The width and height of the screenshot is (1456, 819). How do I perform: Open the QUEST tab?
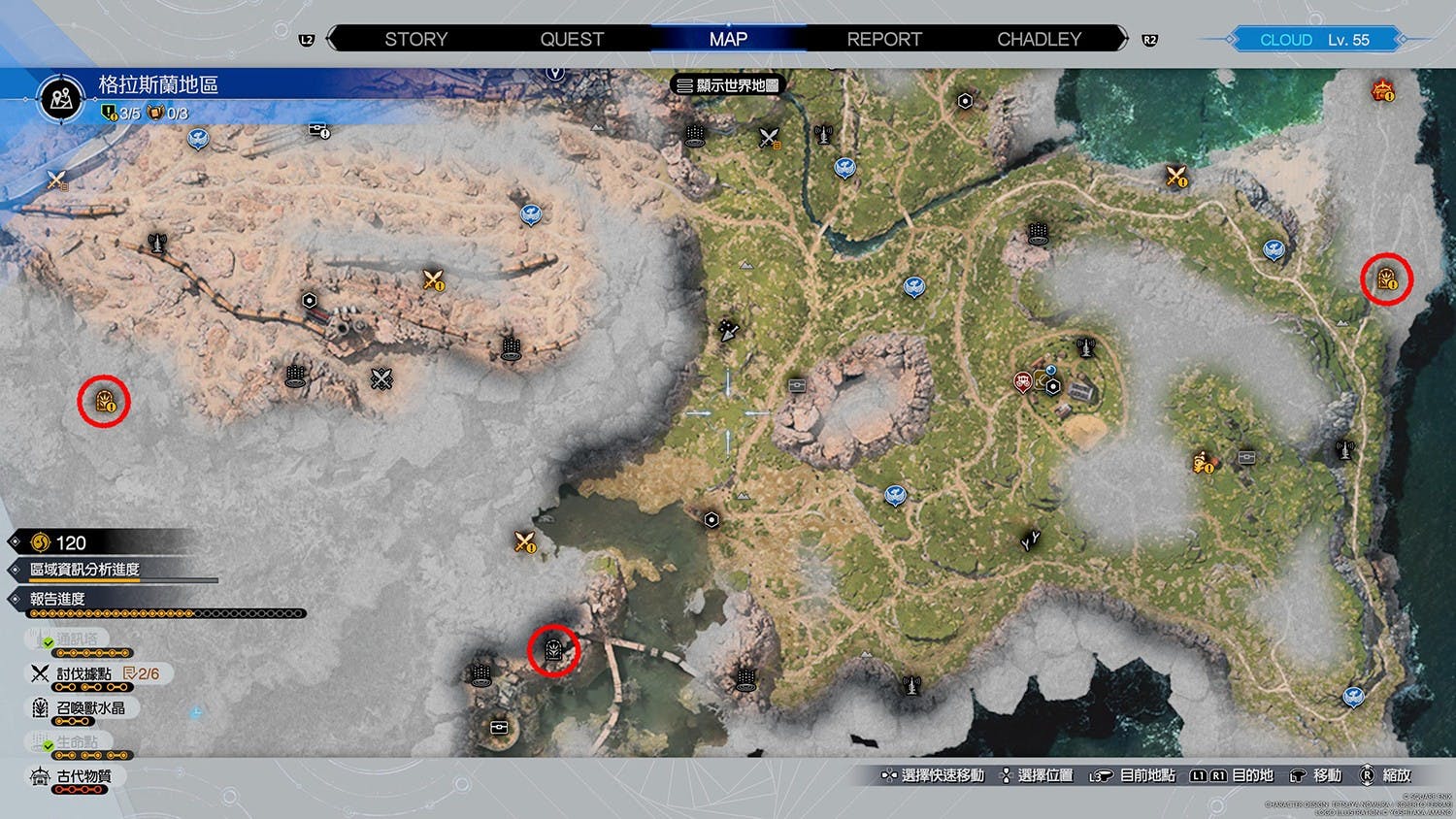click(572, 40)
